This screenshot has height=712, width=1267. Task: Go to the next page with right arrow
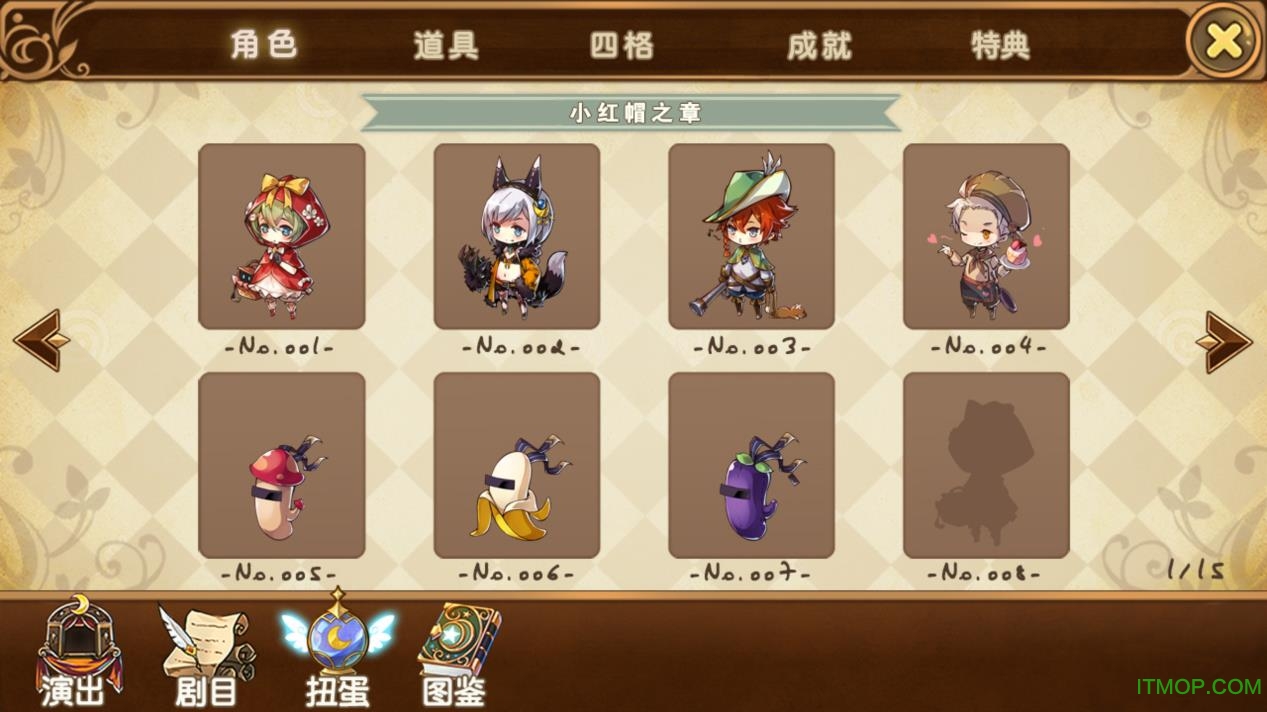[1224, 341]
